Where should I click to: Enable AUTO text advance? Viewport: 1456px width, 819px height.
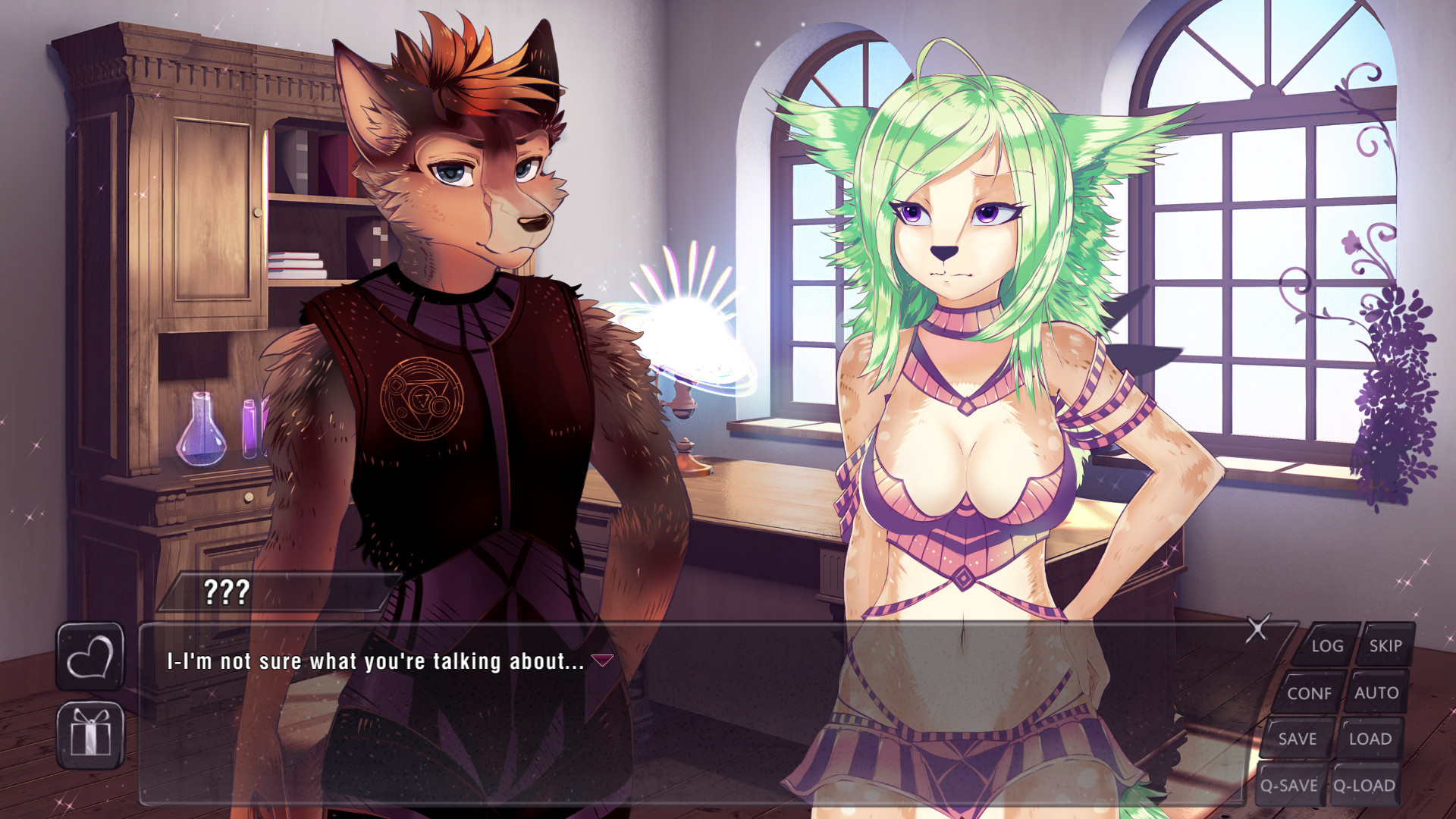click(1377, 693)
